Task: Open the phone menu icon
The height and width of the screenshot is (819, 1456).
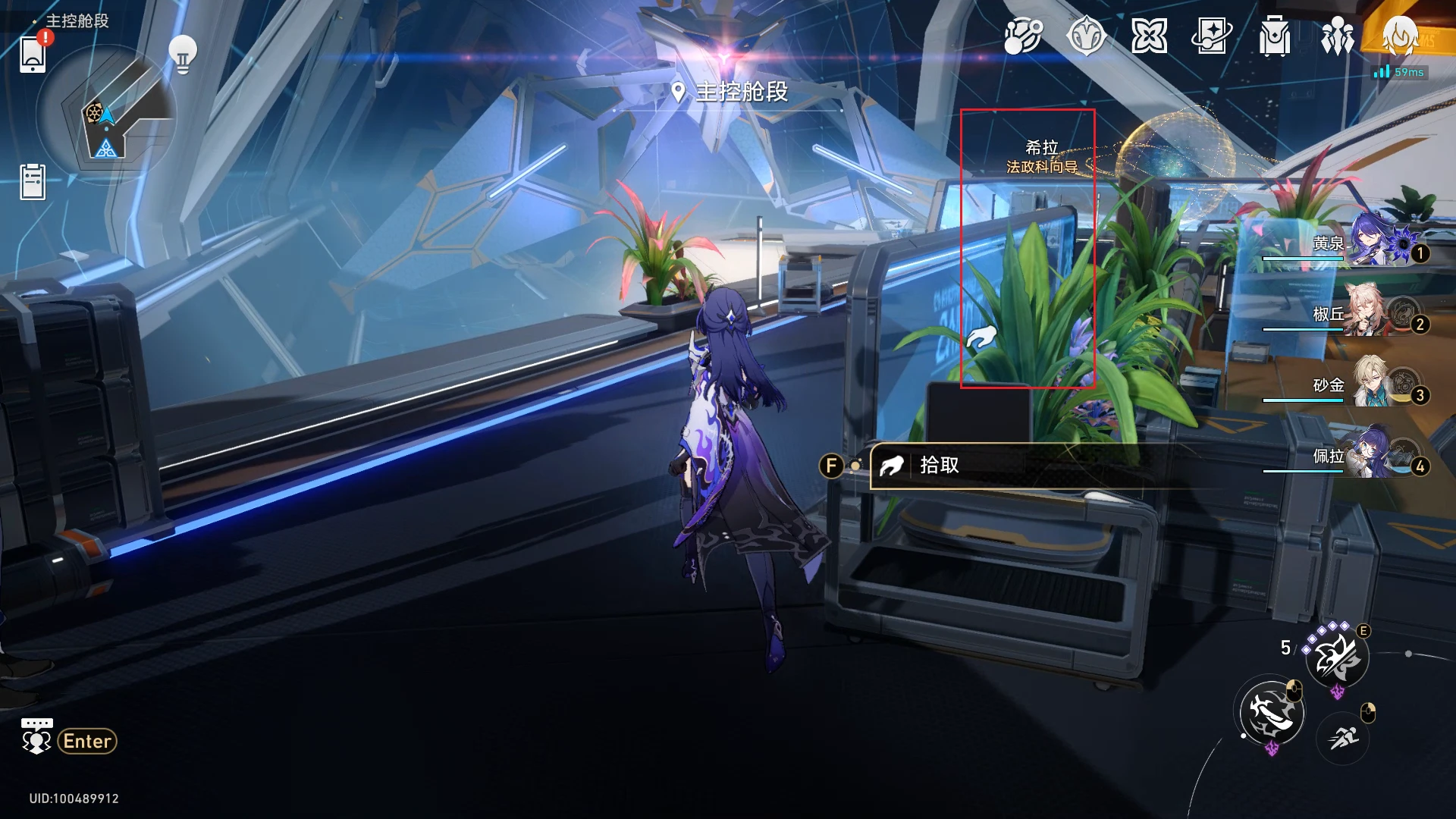Action: click(x=33, y=55)
